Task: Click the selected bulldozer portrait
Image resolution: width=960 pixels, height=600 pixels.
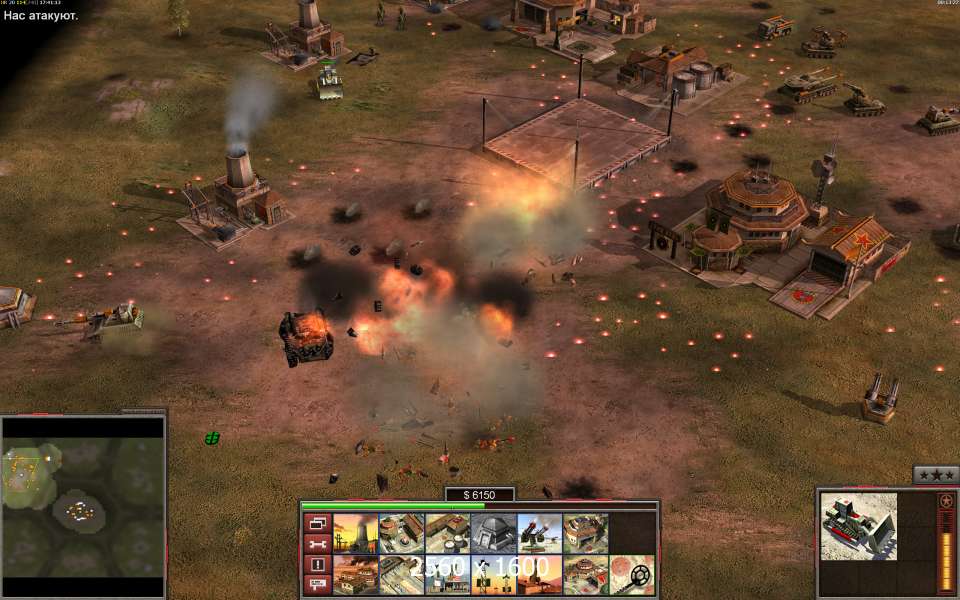Action: 858,527
